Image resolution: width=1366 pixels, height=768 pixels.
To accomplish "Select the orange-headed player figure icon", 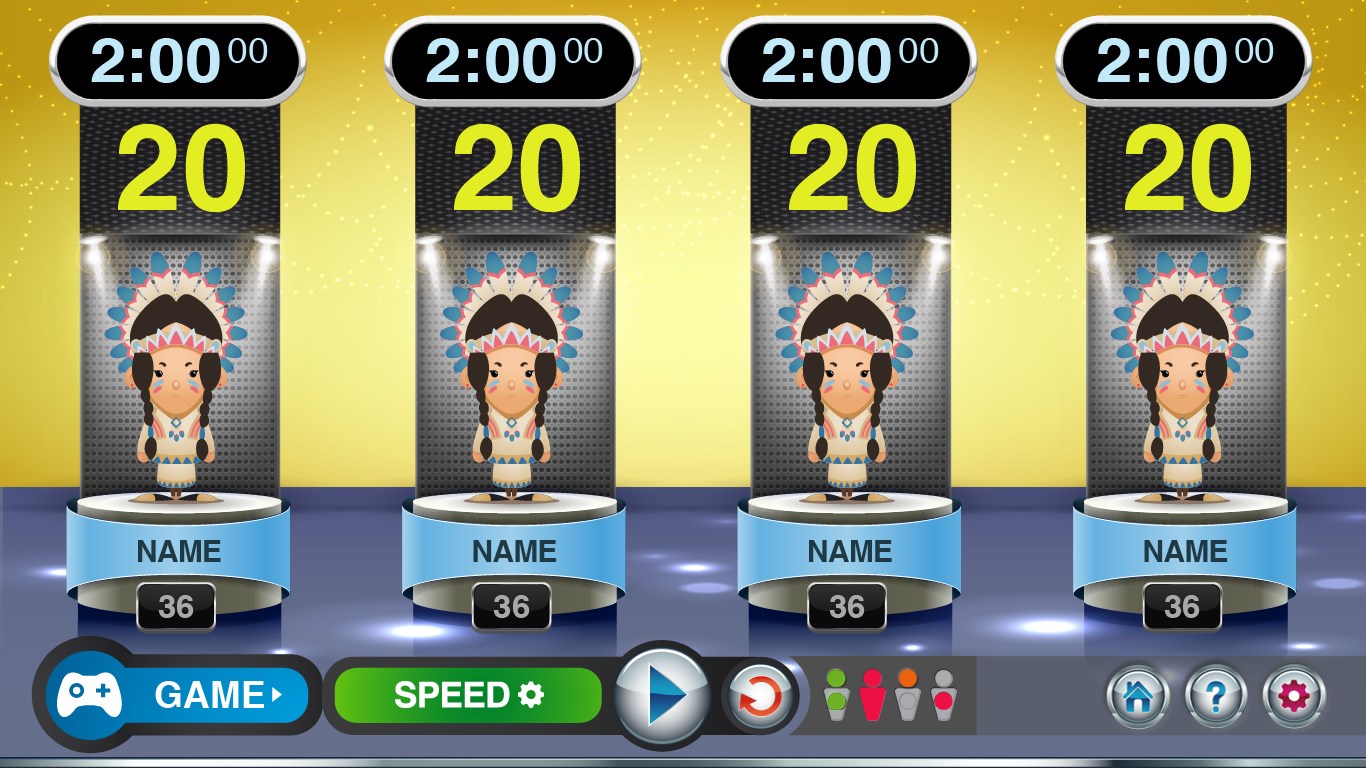I will (x=907, y=694).
